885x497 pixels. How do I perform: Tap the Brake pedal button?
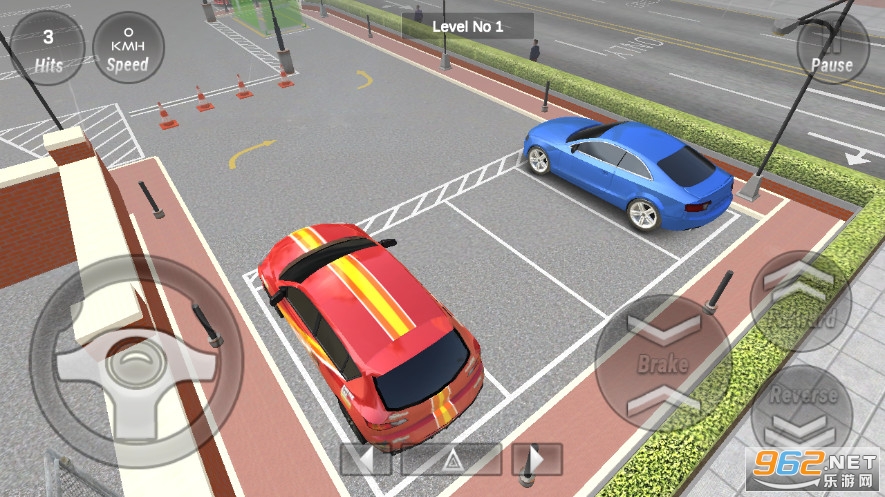click(x=663, y=362)
